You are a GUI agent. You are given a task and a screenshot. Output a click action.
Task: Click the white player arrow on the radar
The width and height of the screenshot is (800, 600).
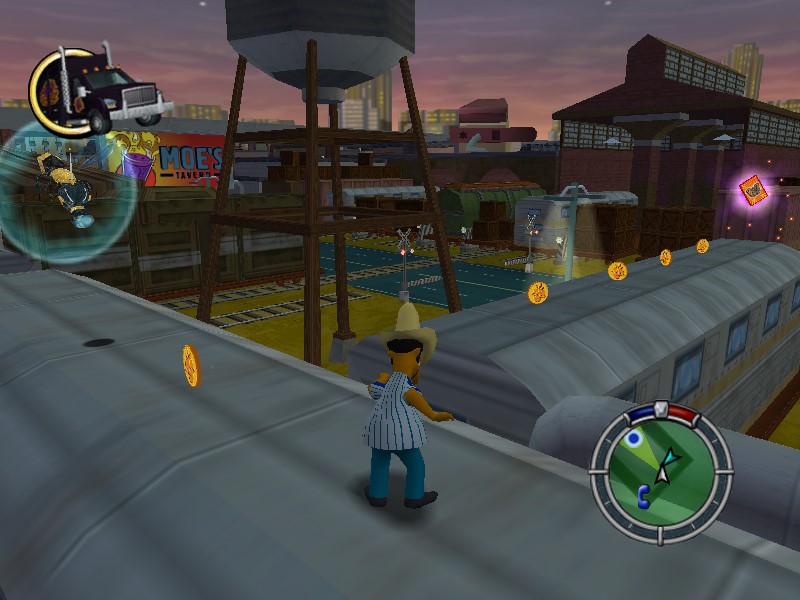click(x=669, y=459)
